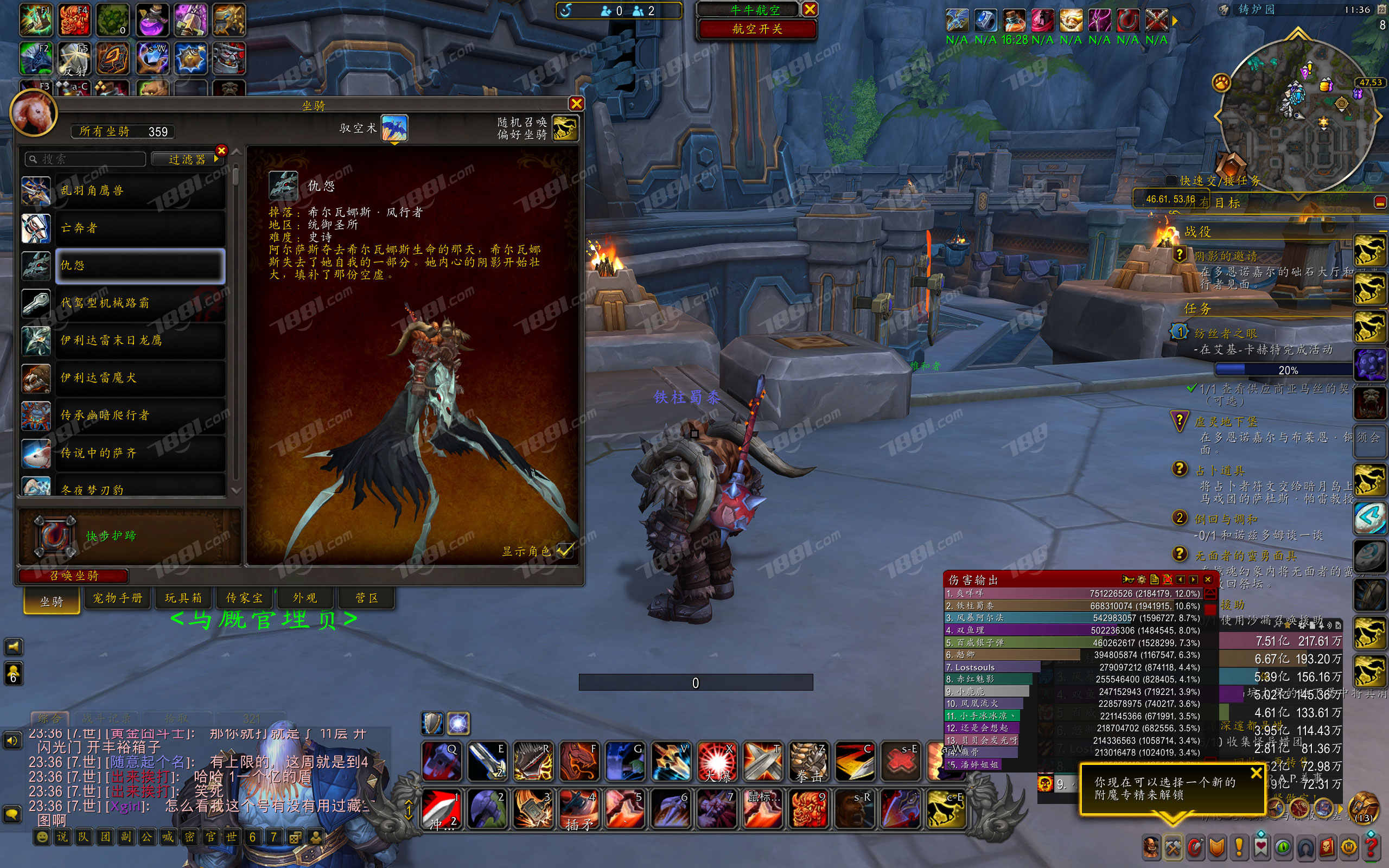Open the 外观 appearances tab
1389x868 pixels.
305,598
